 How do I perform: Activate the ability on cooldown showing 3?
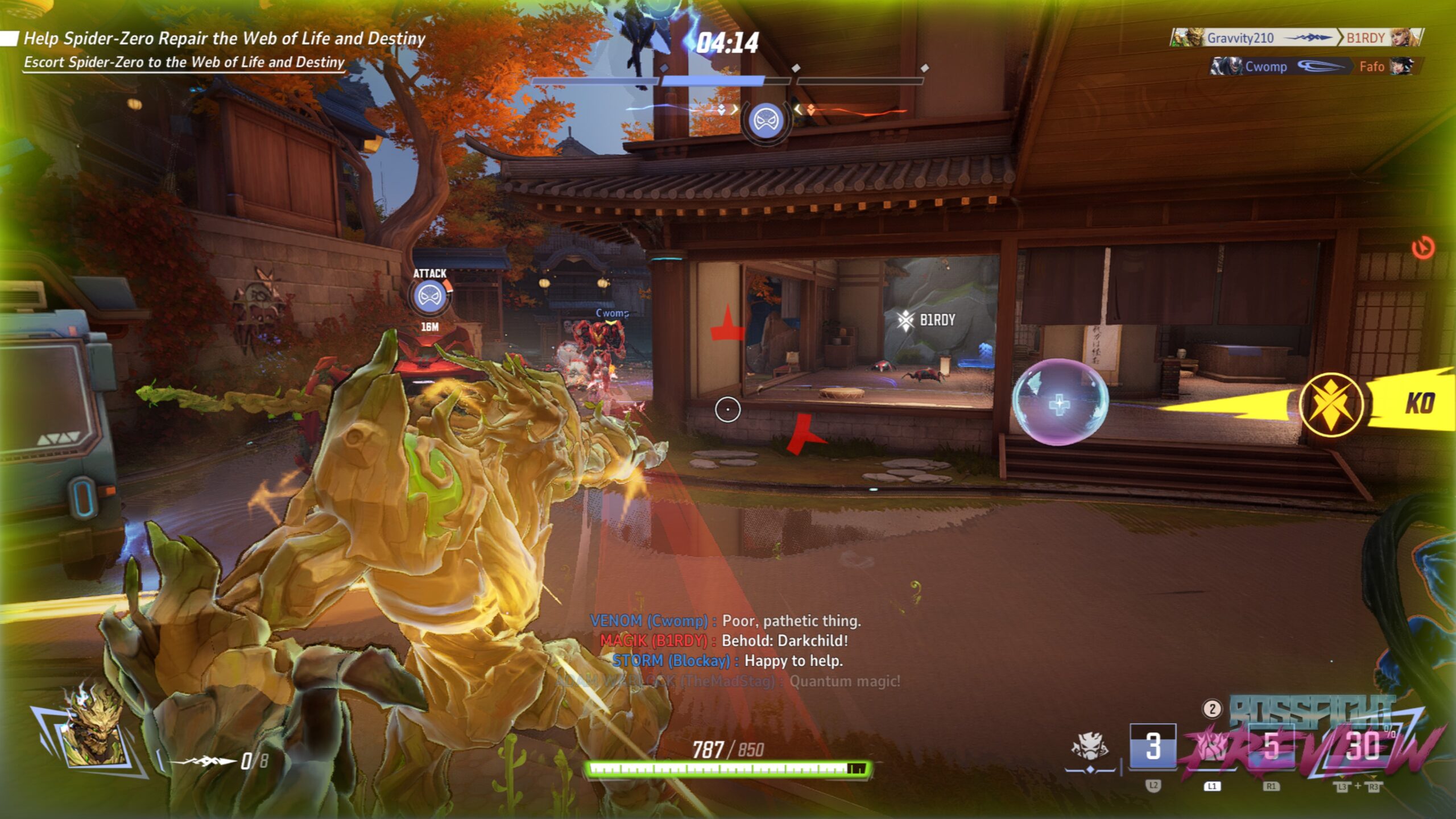tap(1152, 746)
